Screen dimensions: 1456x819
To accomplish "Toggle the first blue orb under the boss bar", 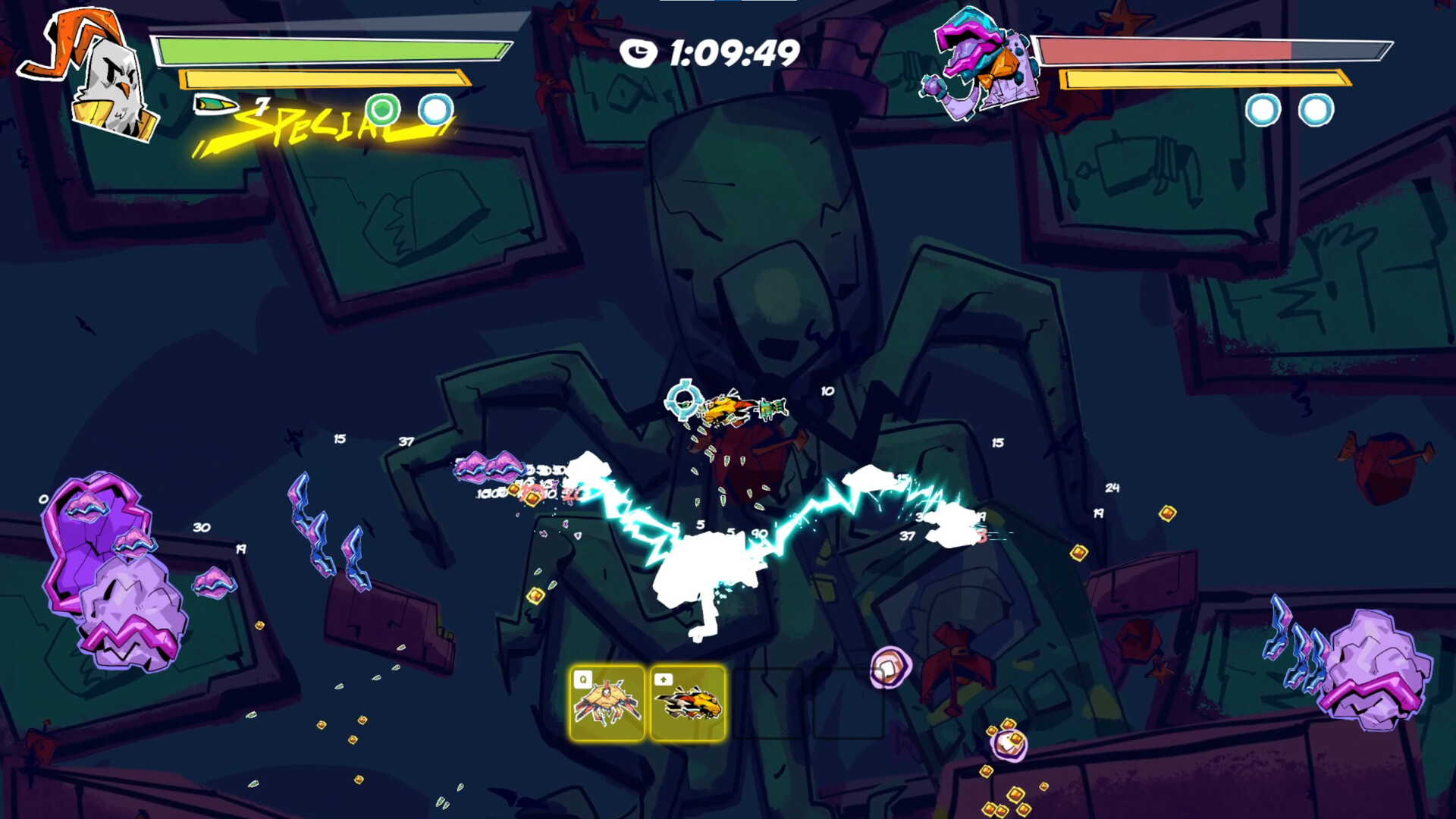I will click(x=1262, y=111).
